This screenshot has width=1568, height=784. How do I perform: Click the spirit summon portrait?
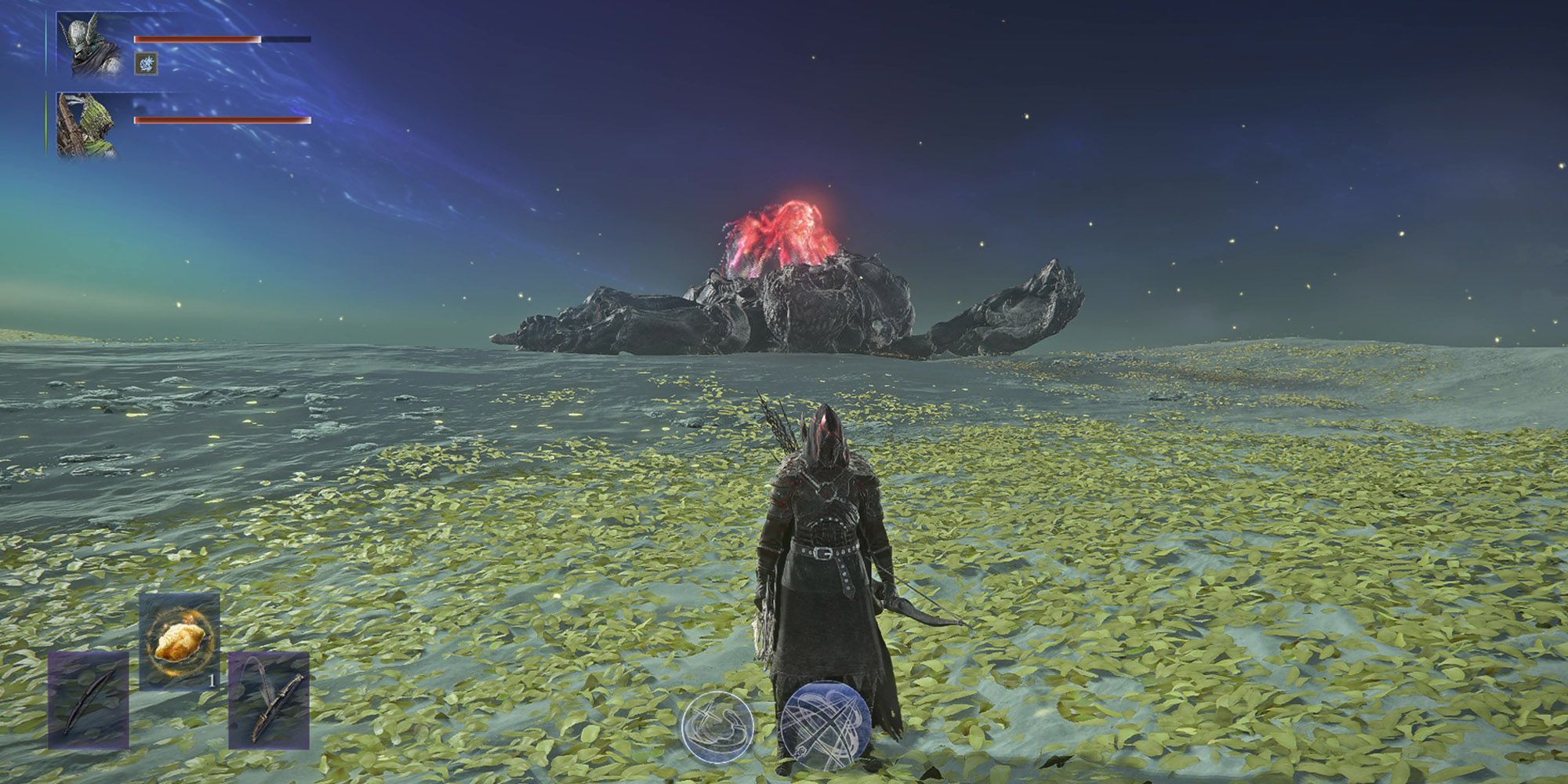[x=86, y=124]
